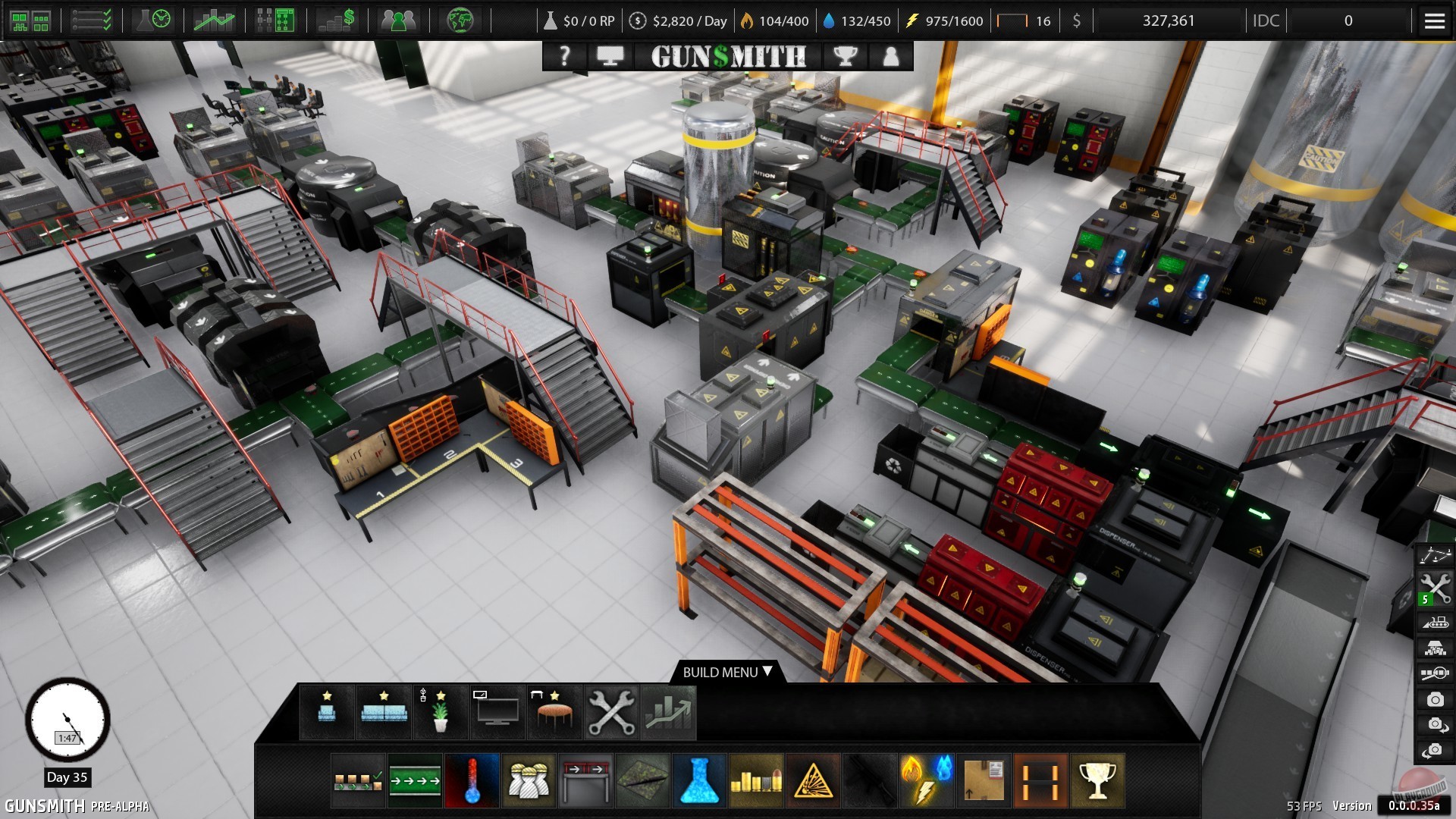1456x819 pixels.
Task: Toggle the help question mark panel
Action: click(564, 55)
